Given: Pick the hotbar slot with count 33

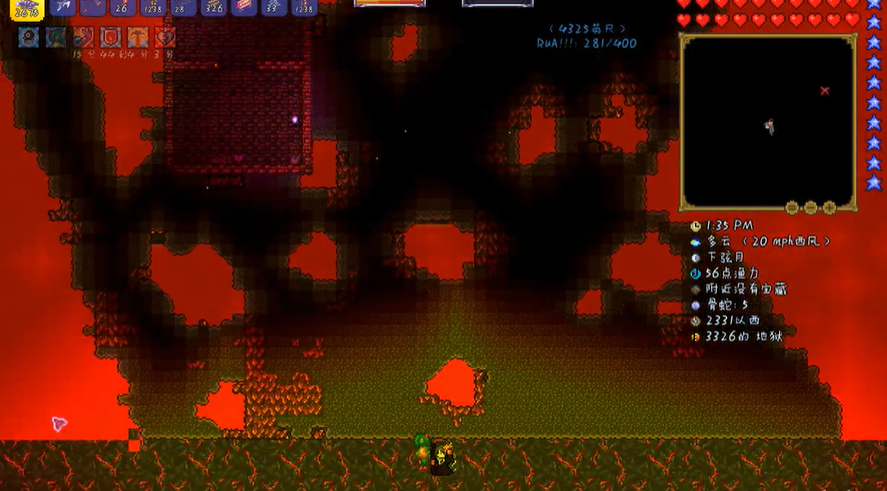Looking at the screenshot, I should click(274, 7).
